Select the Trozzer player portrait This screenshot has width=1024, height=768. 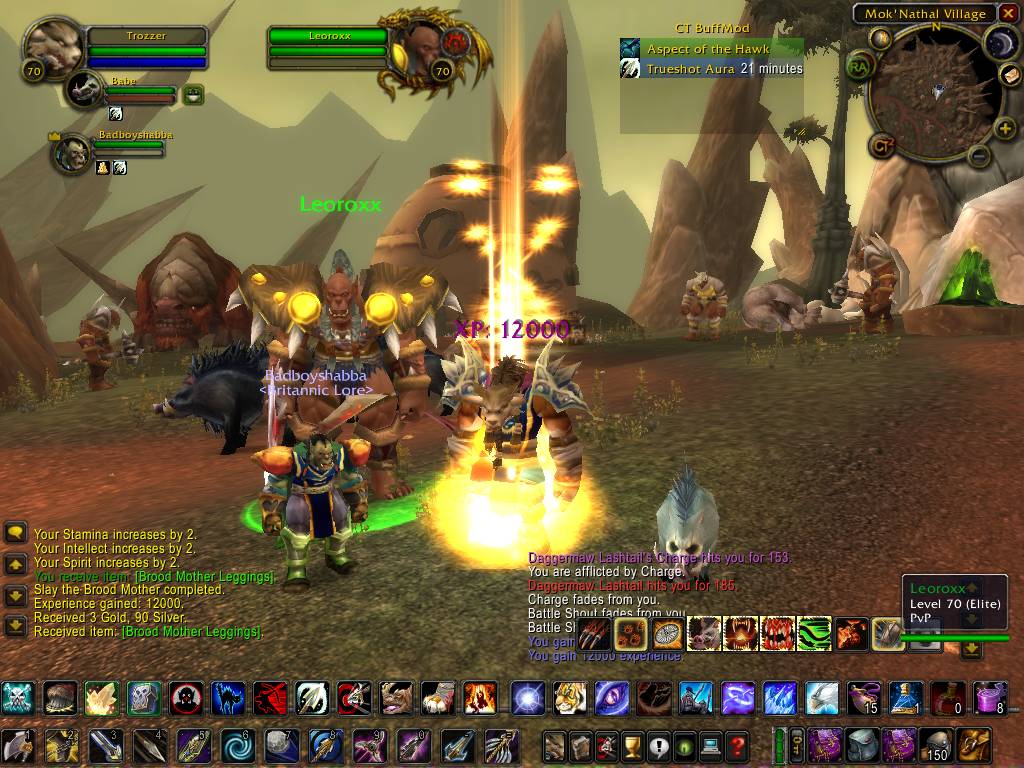(51, 46)
